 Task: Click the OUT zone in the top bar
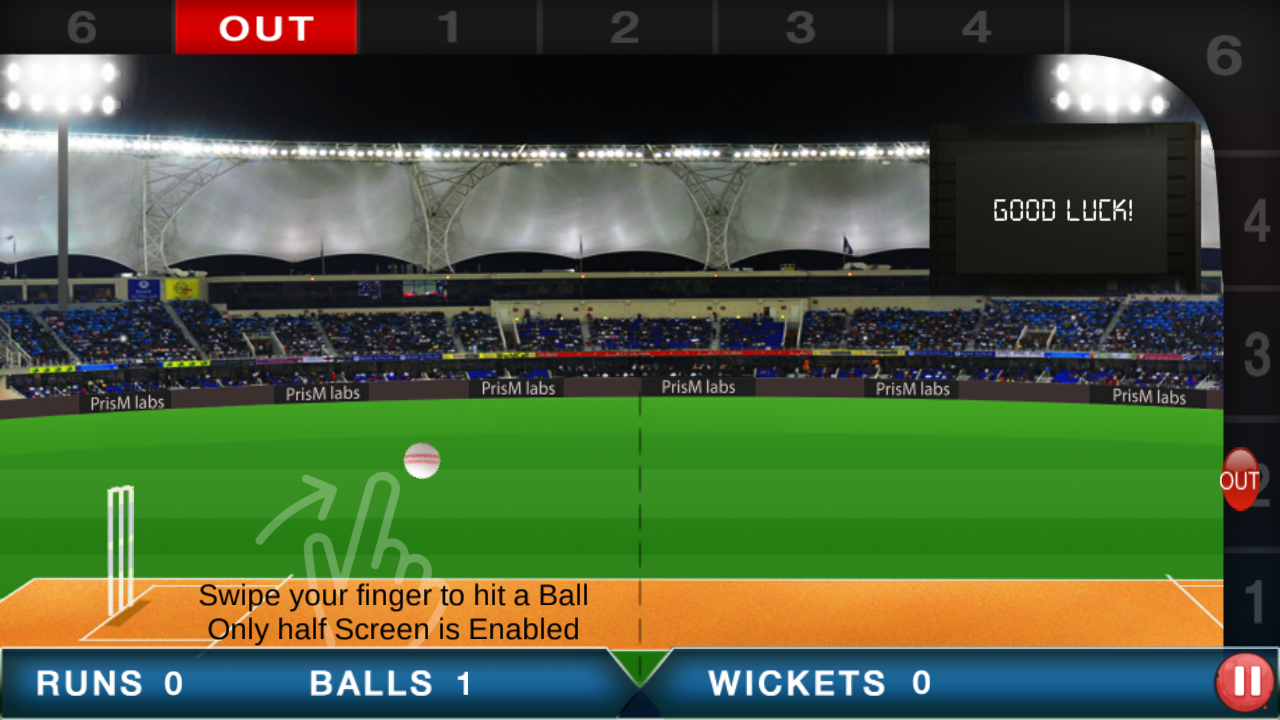(266, 28)
